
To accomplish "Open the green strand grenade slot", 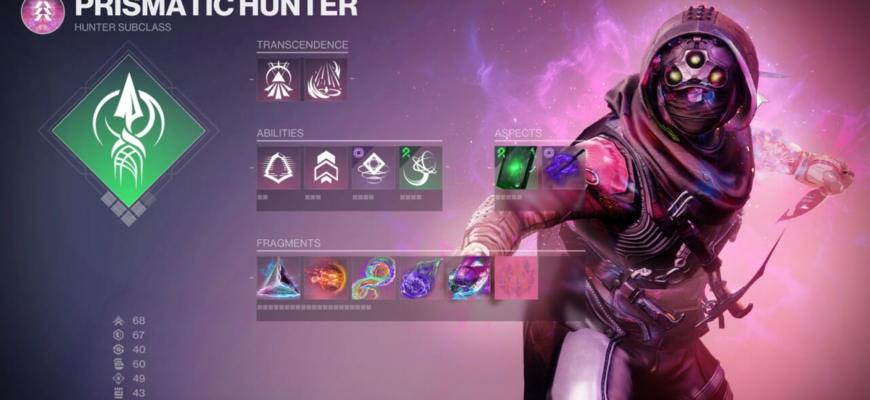I will pyautogui.click(x=419, y=167).
